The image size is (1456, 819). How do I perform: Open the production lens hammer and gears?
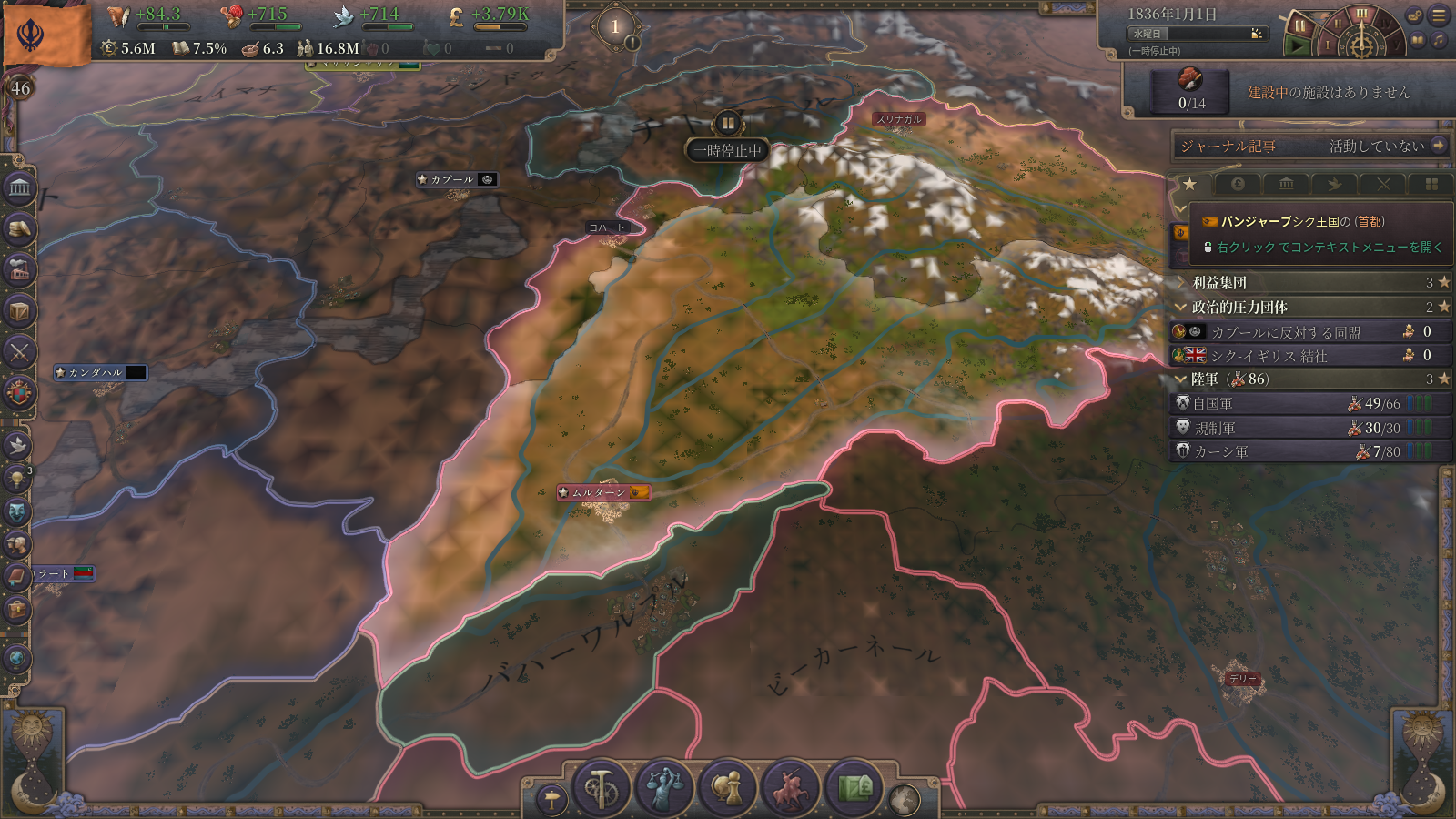point(601,788)
